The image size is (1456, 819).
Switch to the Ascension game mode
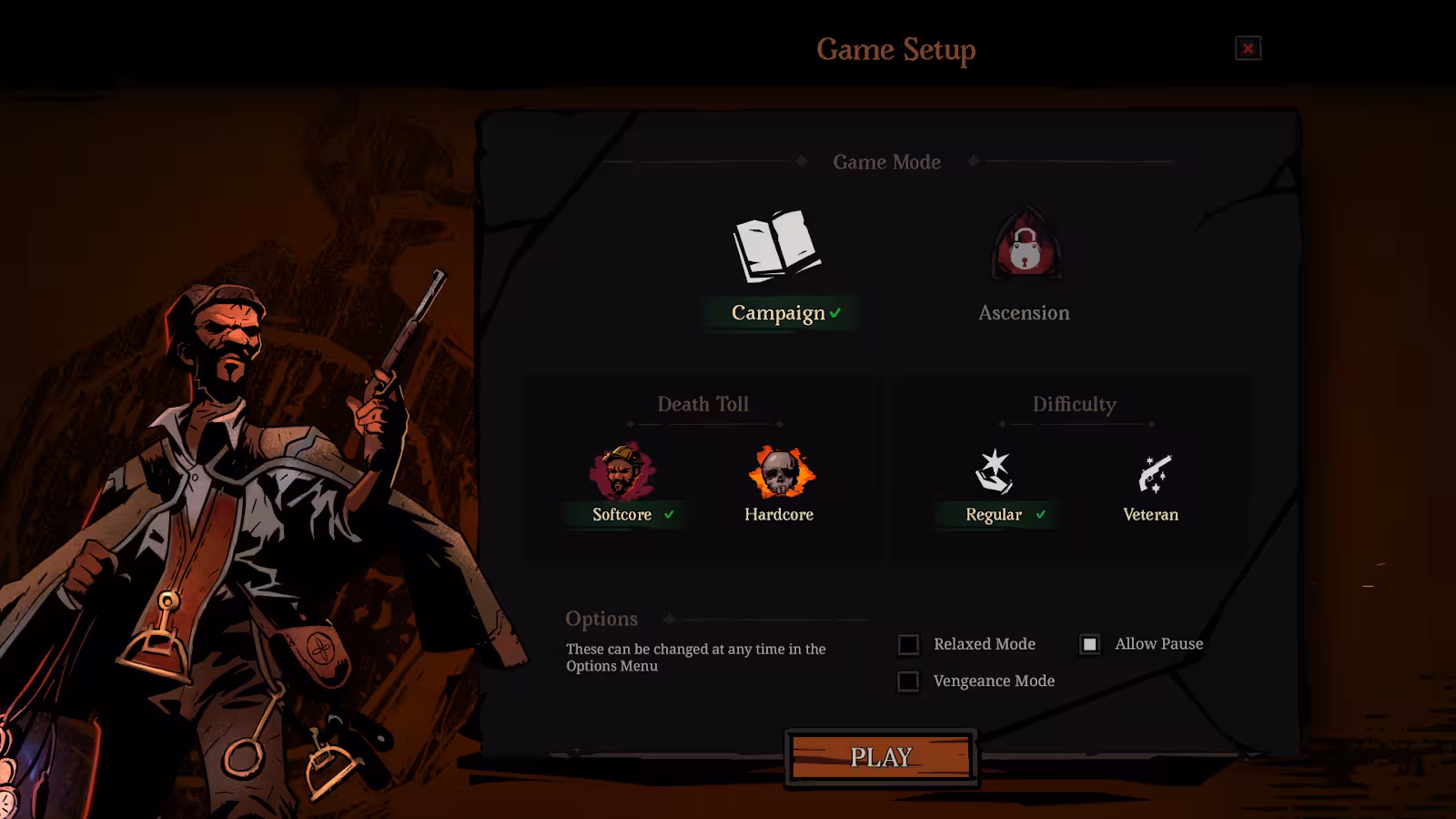(x=1024, y=313)
